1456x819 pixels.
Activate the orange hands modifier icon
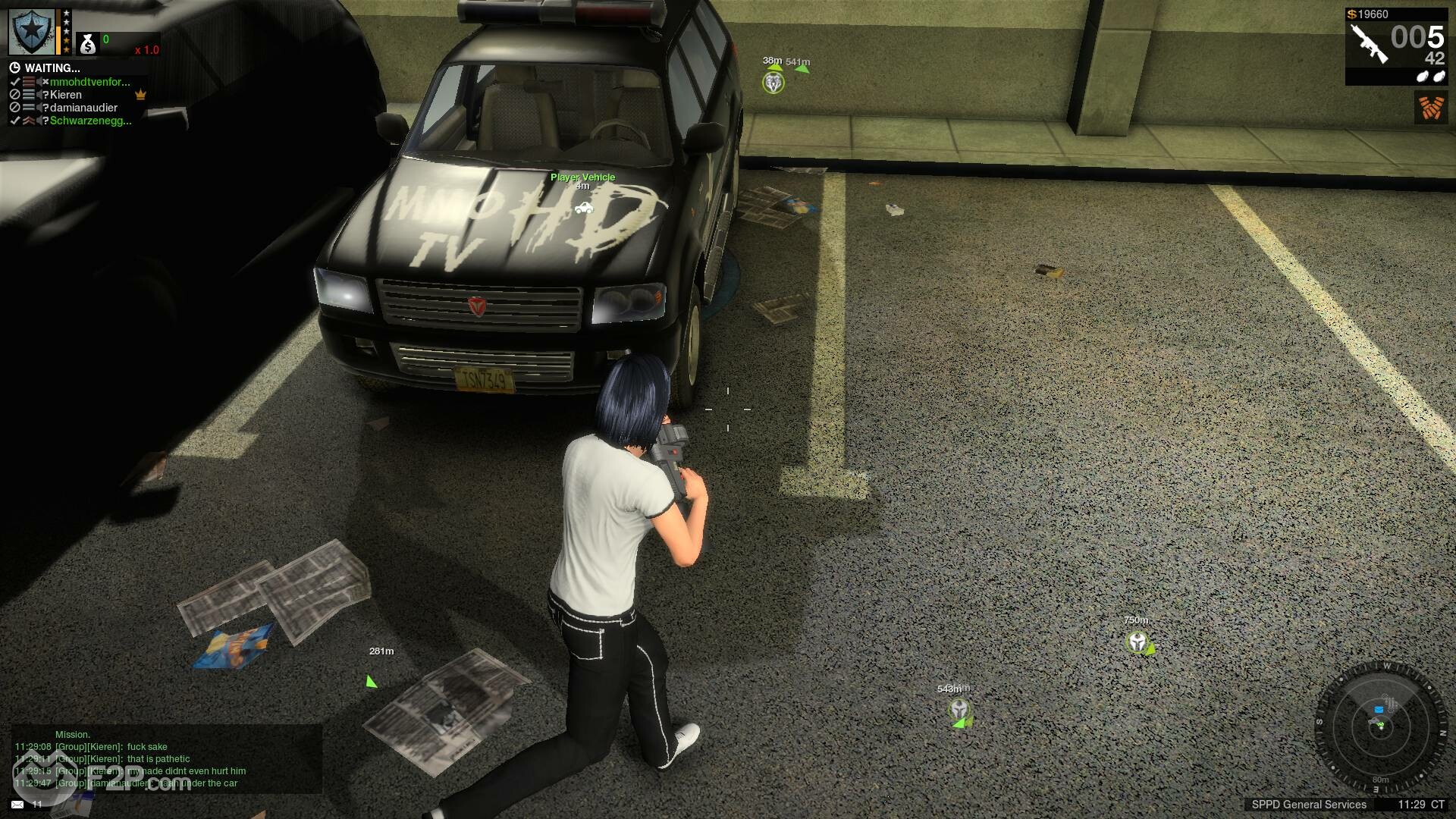coord(1431,108)
